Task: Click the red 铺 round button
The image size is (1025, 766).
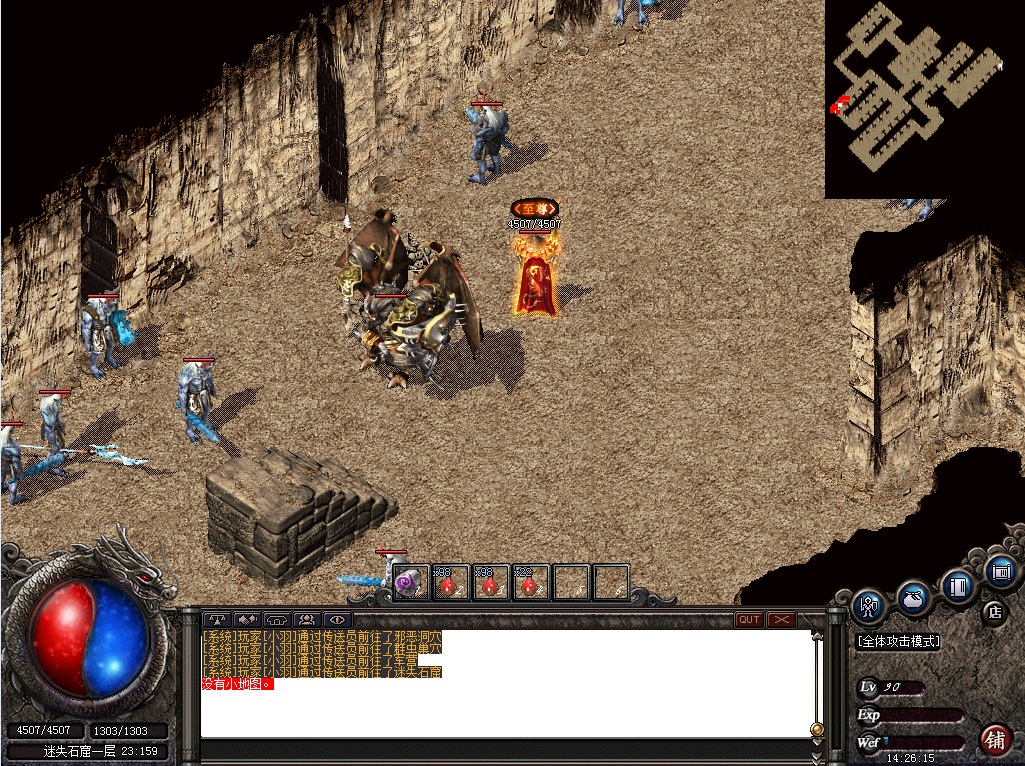Action: click(x=995, y=740)
